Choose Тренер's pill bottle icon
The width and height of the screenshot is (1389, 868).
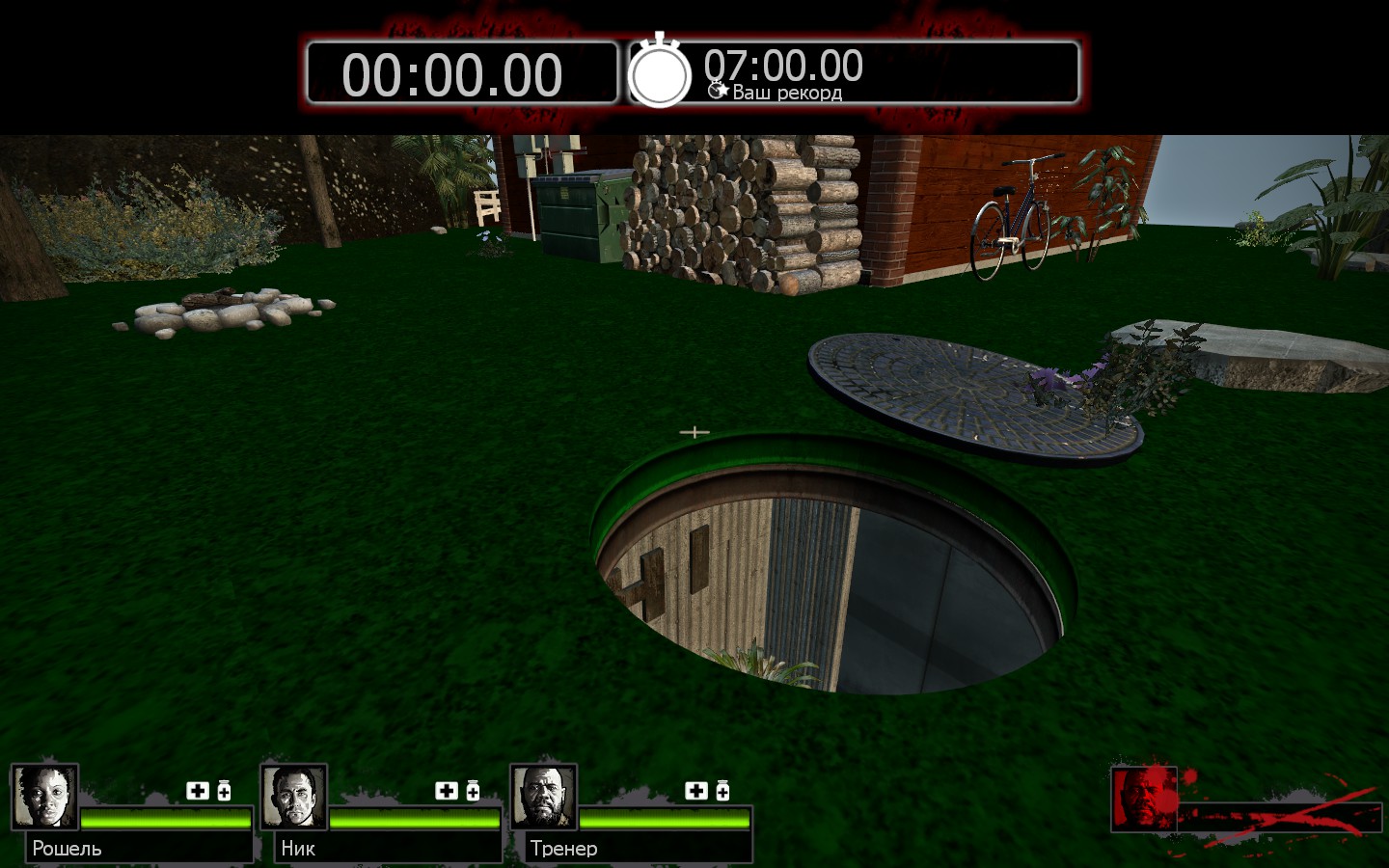722,791
